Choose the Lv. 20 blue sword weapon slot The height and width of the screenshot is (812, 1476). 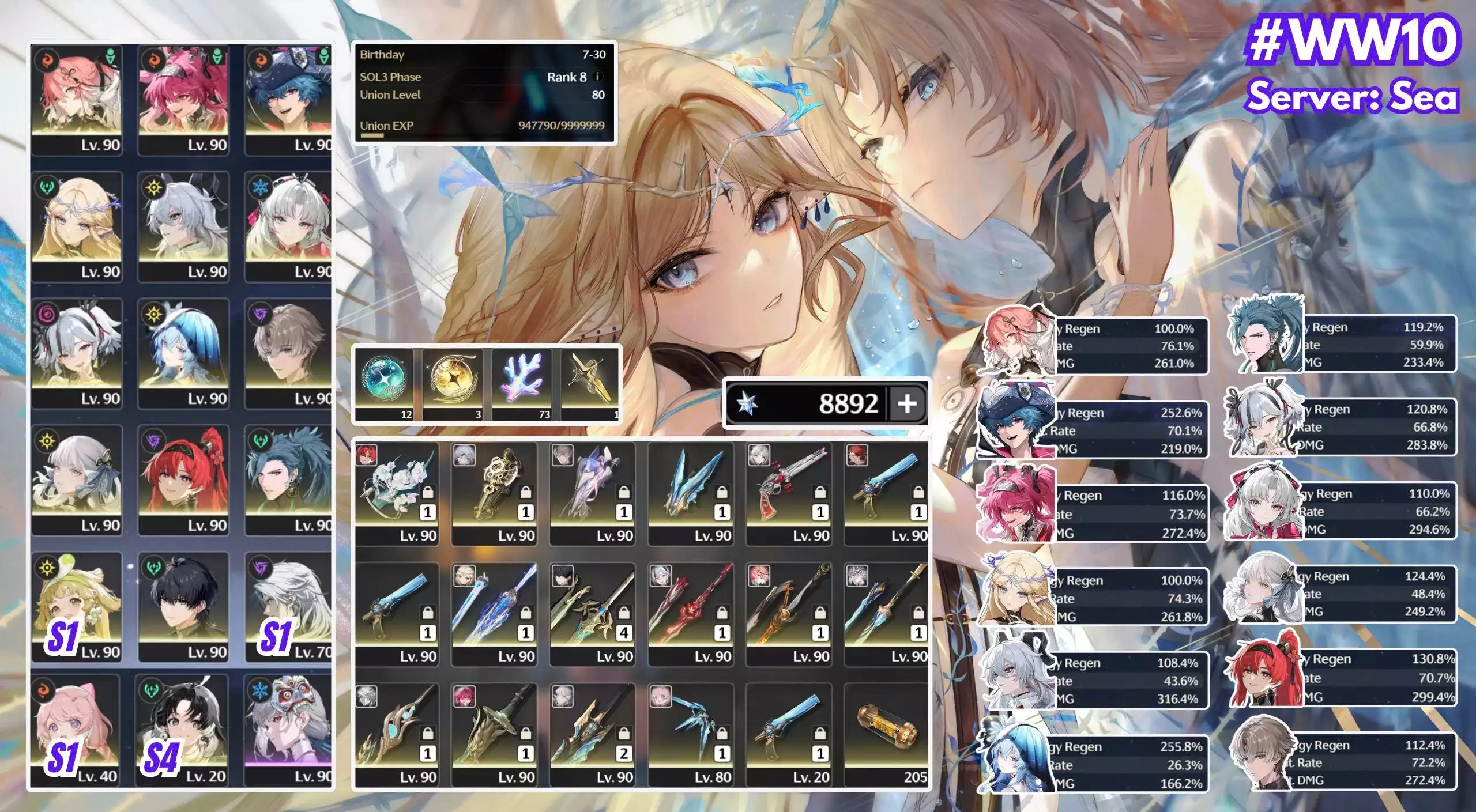789,735
